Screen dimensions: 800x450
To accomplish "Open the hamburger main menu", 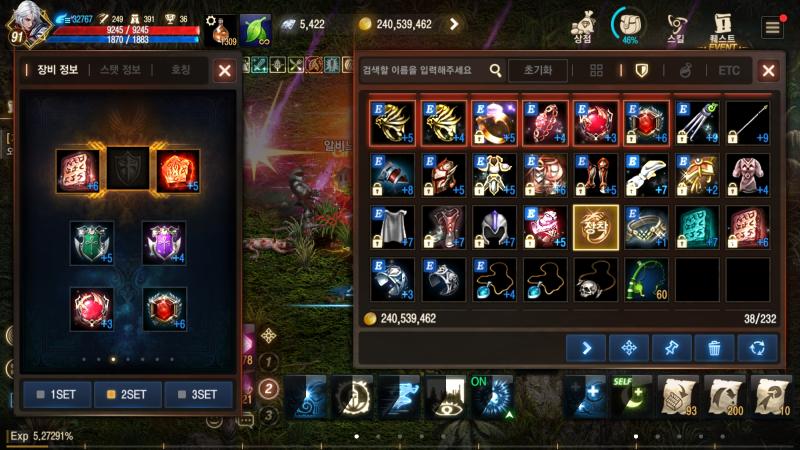I will (772, 27).
